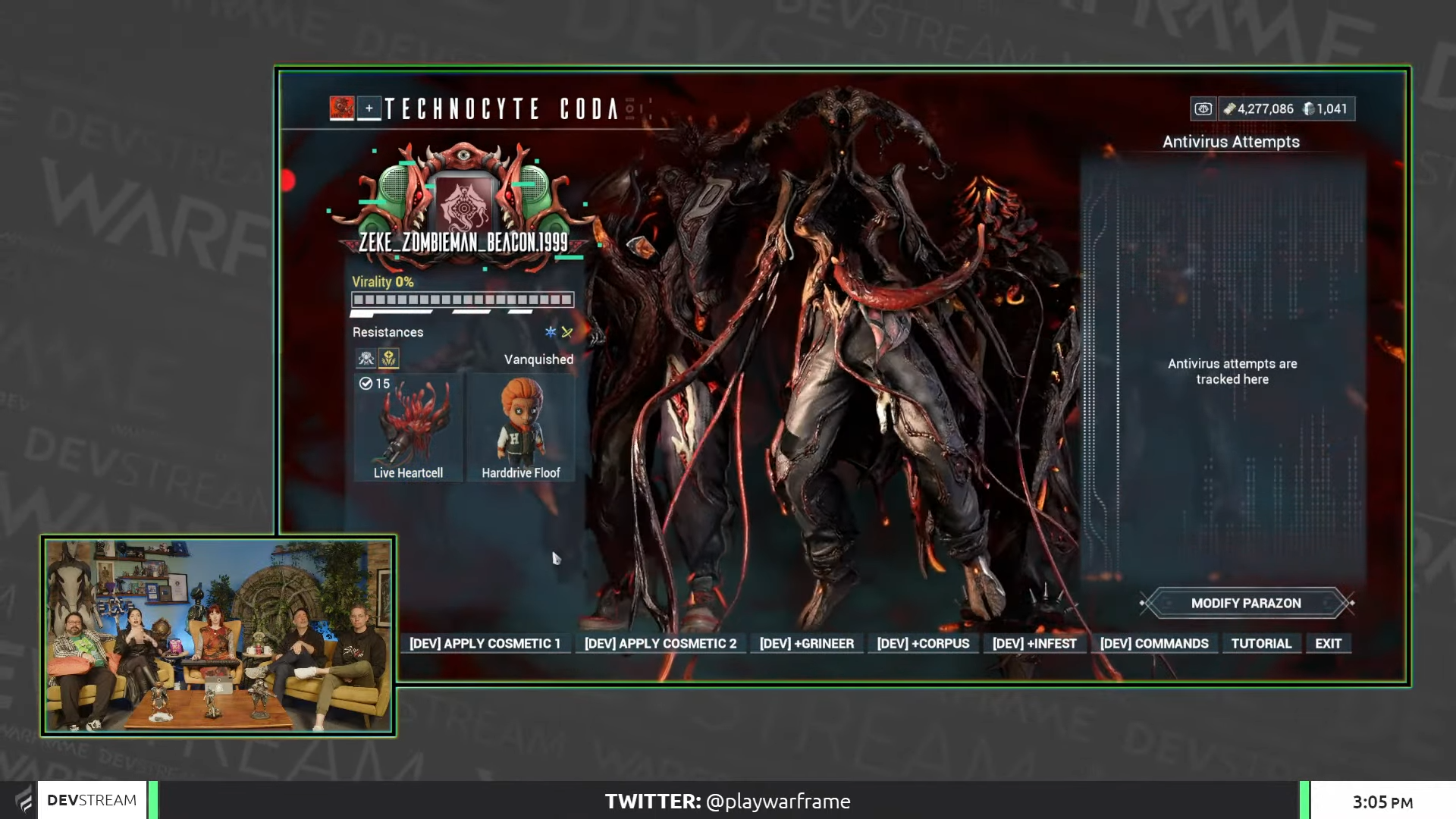Select the Harddrive Floof companion thumbnail
The height and width of the screenshot is (819, 1456).
(521, 425)
